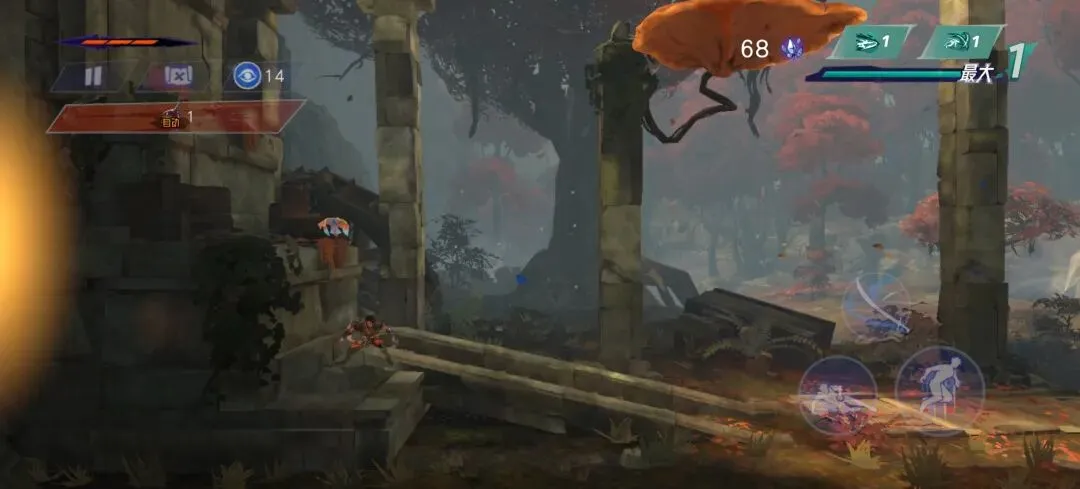Pause the game with the pause button
Image resolution: width=1080 pixels, height=489 pixels.
tap(92, 76)
